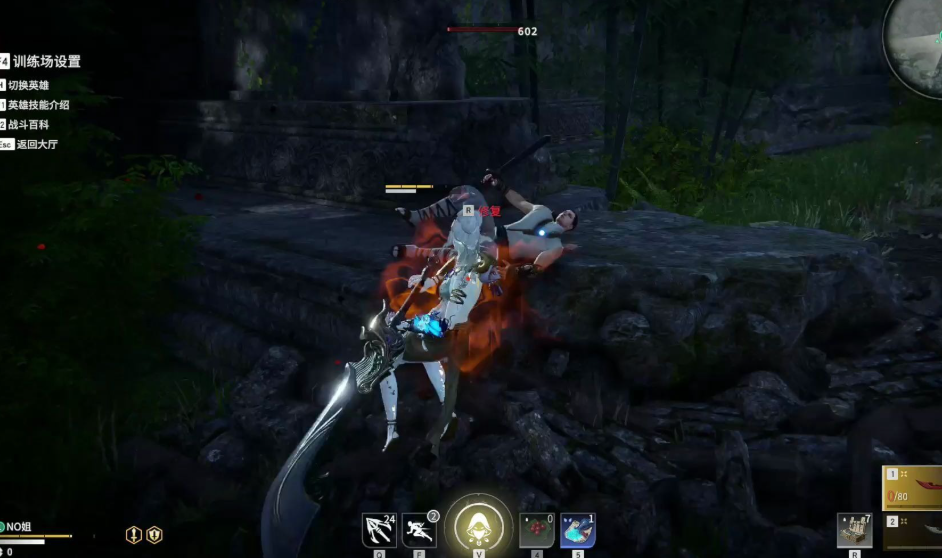This screenshot has width=942, height=558.
Task: Trigger the hooded figure ultimate icon
Action: tap(478, 526)
